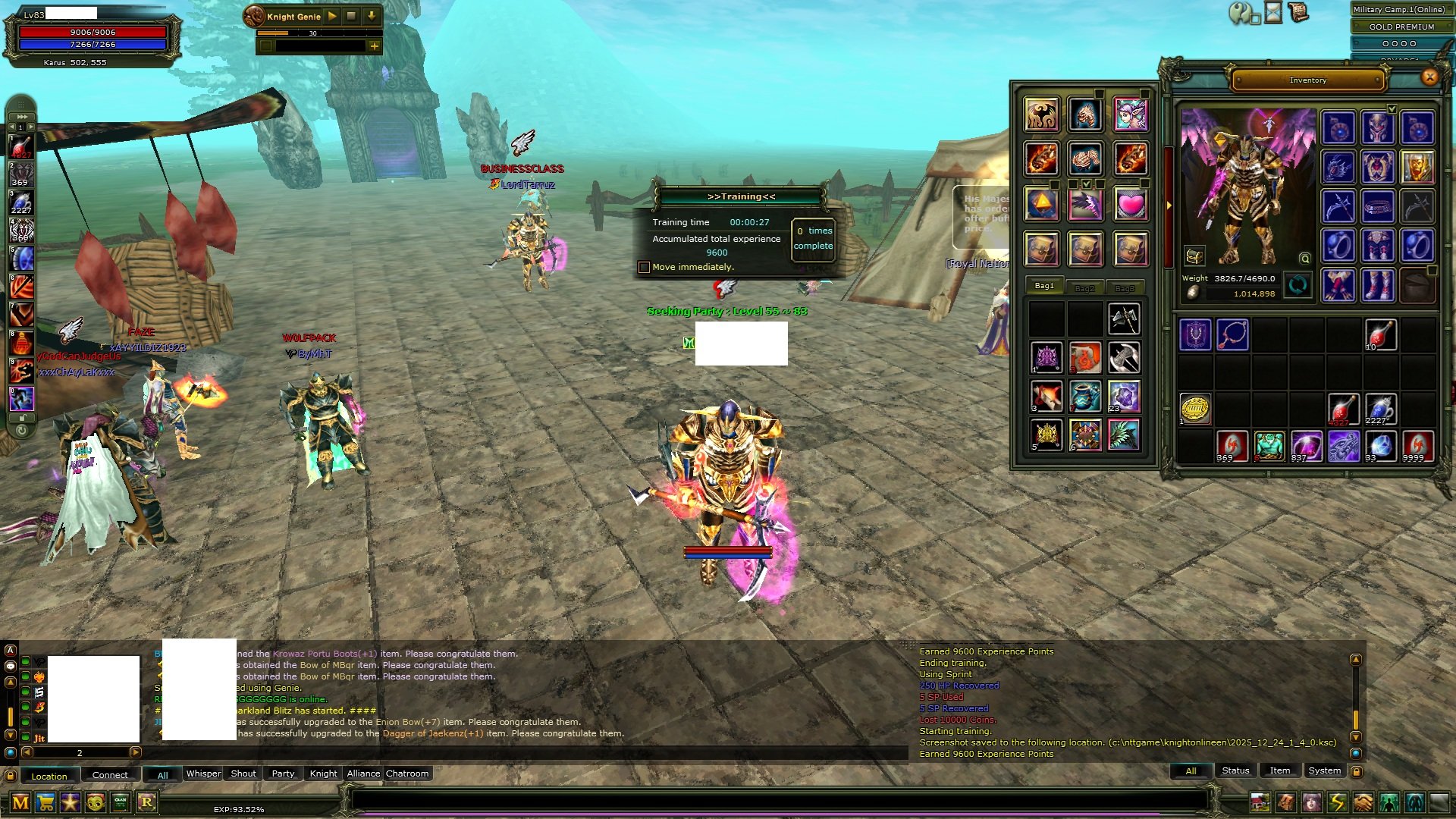Viewport: 1456px width, 819px height.
Task: Click the shopping cart store icon
Action: (45, 802)
